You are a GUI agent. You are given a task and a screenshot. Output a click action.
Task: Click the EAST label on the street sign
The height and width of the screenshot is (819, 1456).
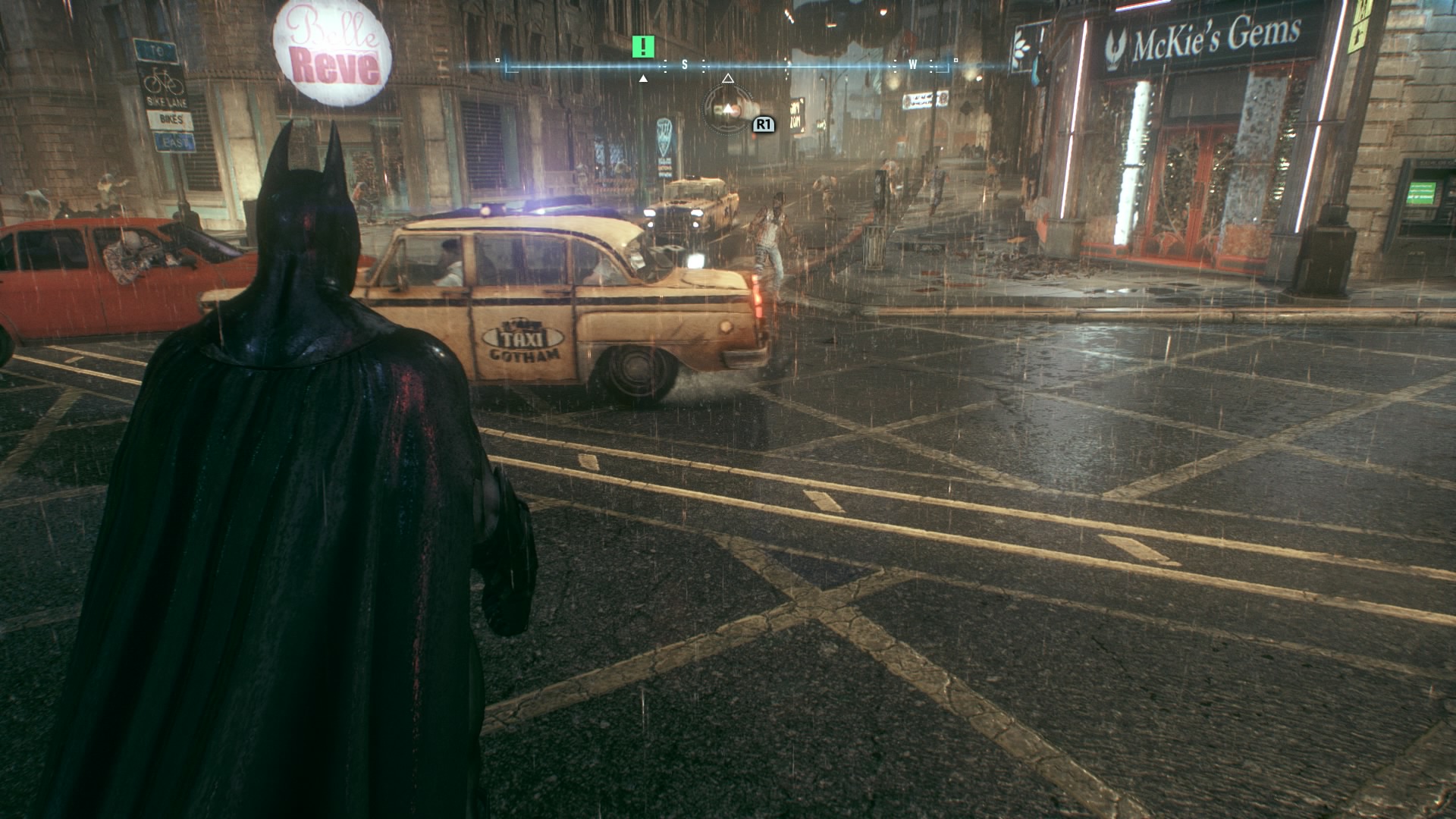[176, 141]
